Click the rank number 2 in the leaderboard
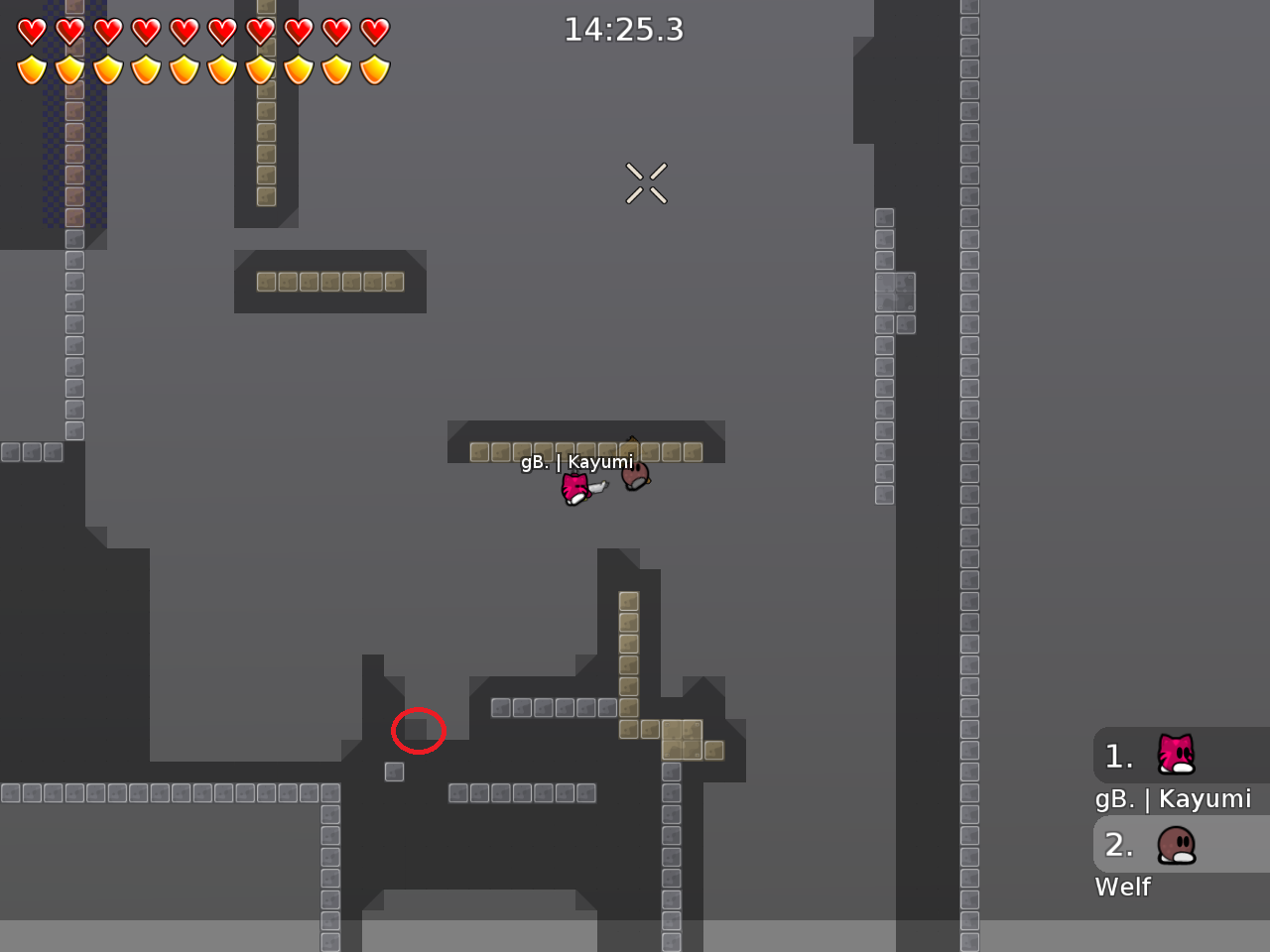Viewport: 1270px width, 952px height. point(1119,845)
